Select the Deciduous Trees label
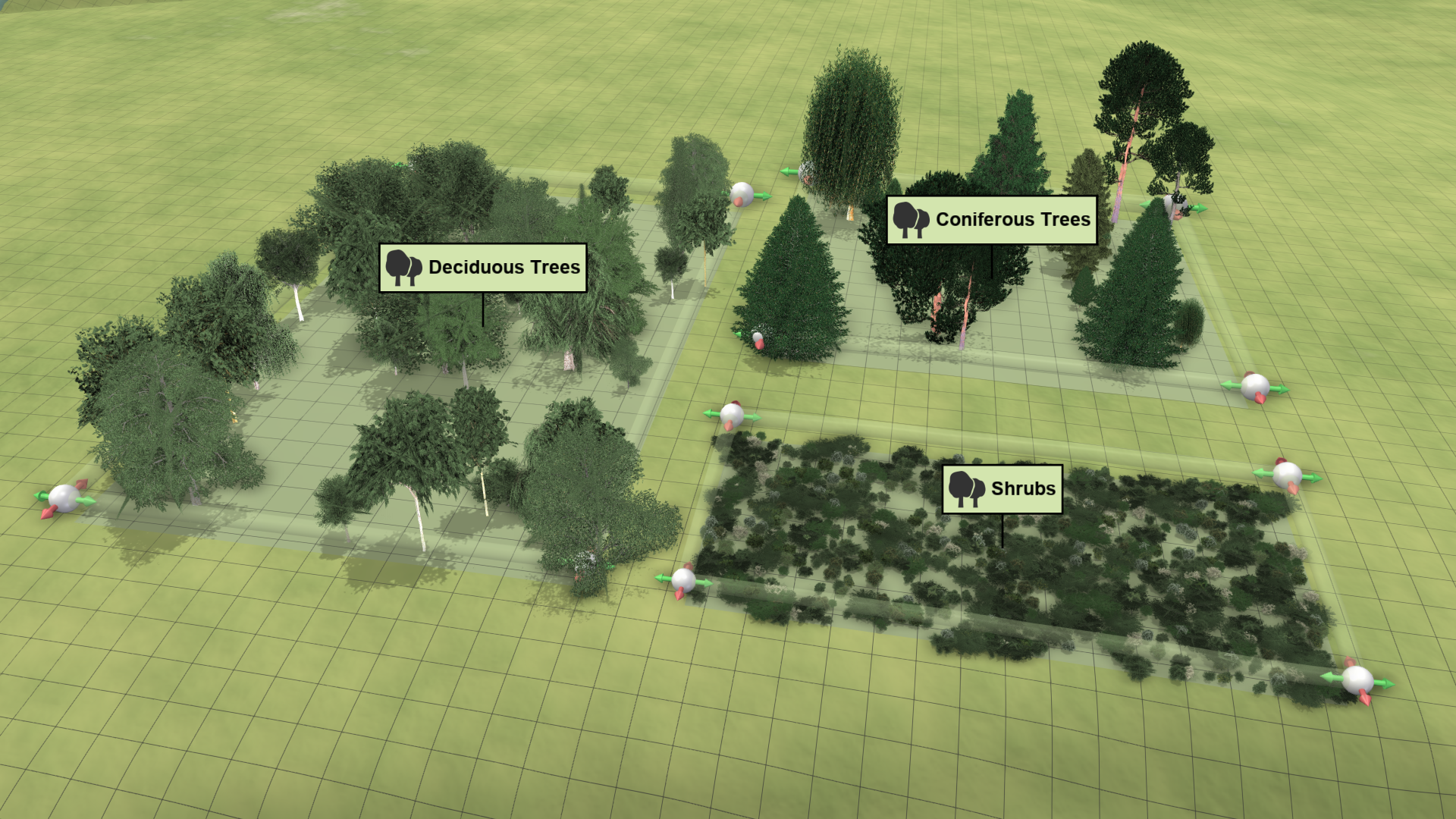This screenshot has width=1456, height=819. (x=483, y=268)
